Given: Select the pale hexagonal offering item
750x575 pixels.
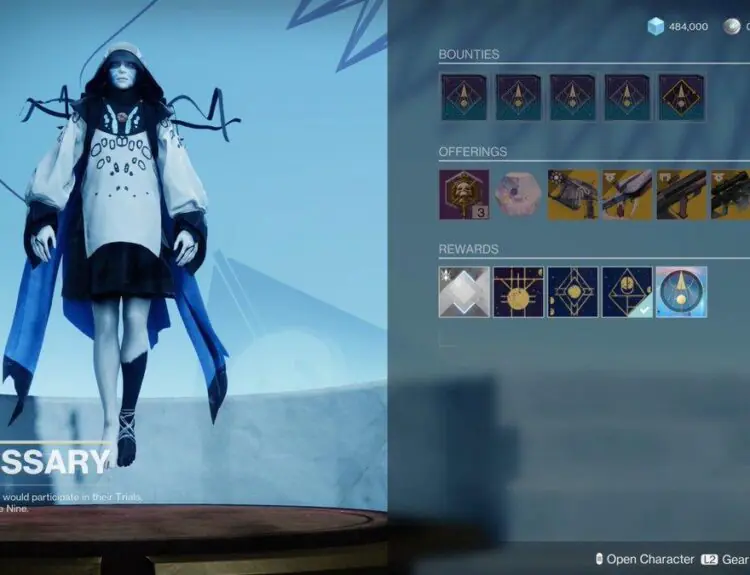Looking at the screenshot, I should pyautogui.click(x=518, y=194).
